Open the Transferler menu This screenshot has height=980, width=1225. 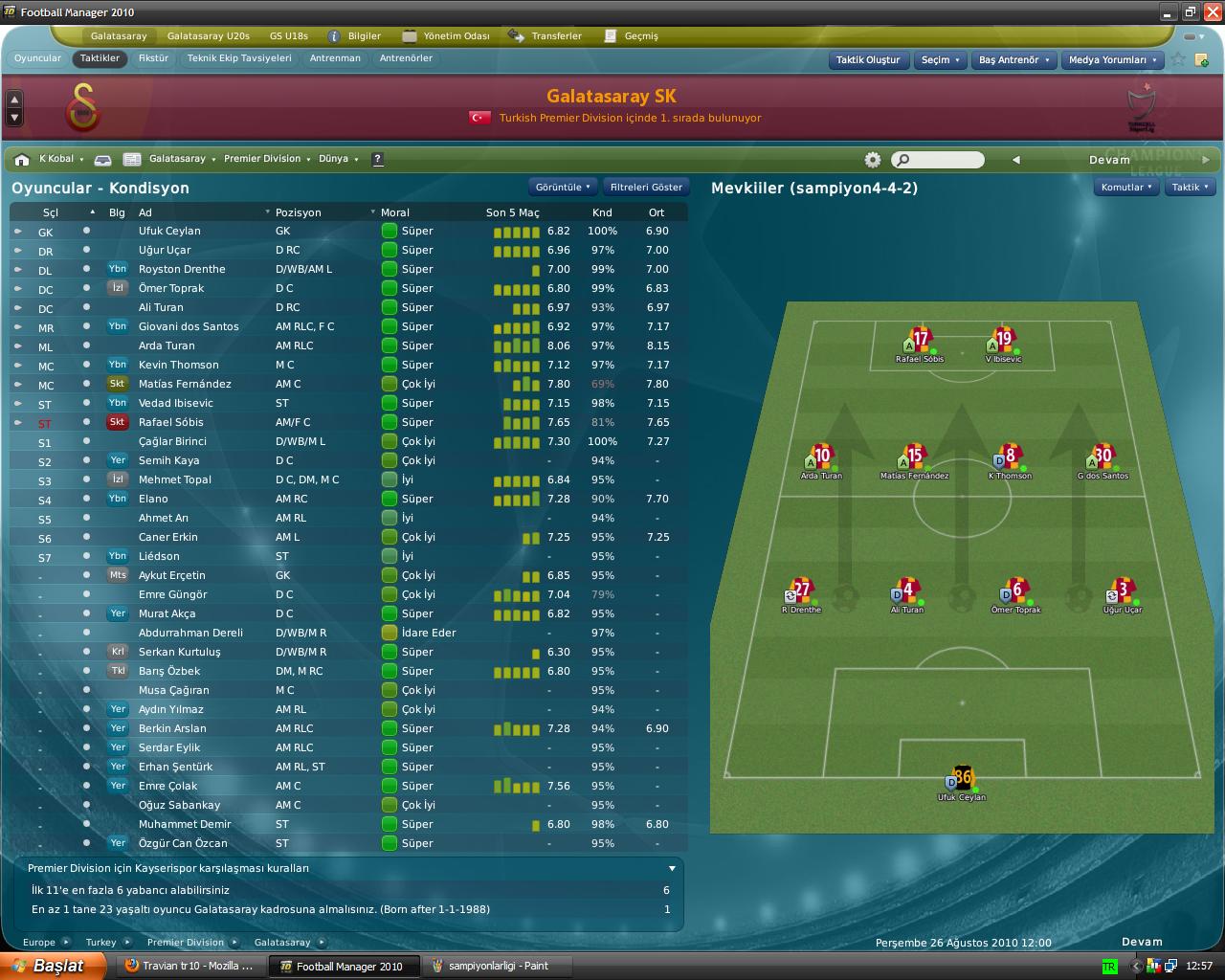coord(556,36)
